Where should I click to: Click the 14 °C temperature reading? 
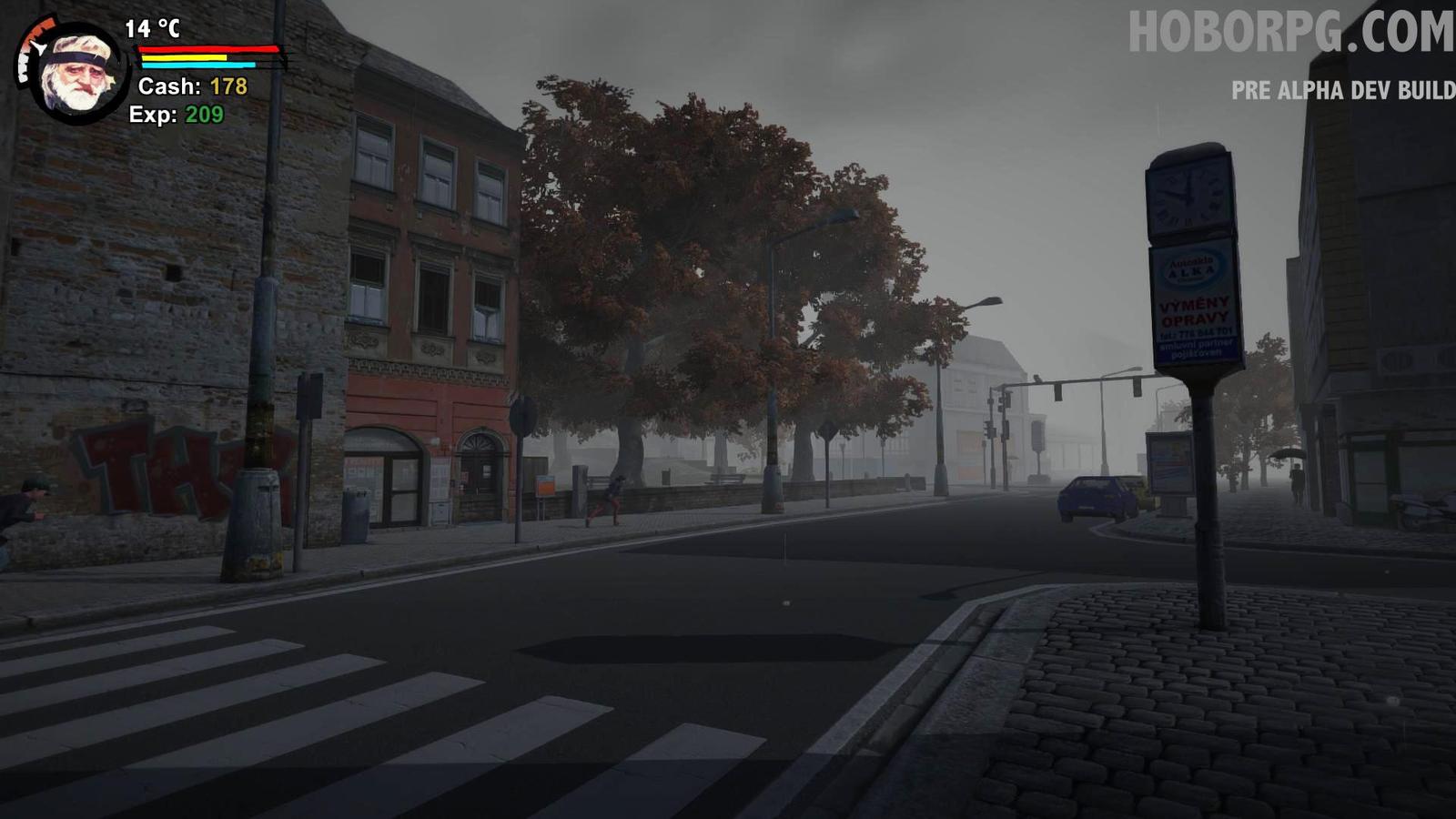click(x=153, y=29)
